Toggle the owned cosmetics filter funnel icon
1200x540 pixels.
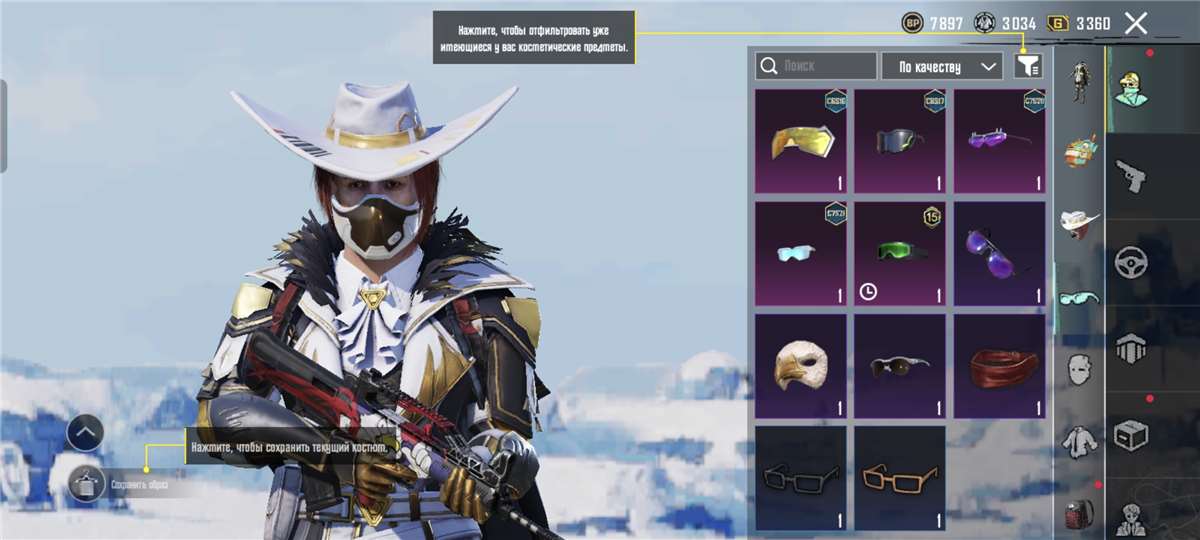pyautogui.click(x=1027, y=66)
